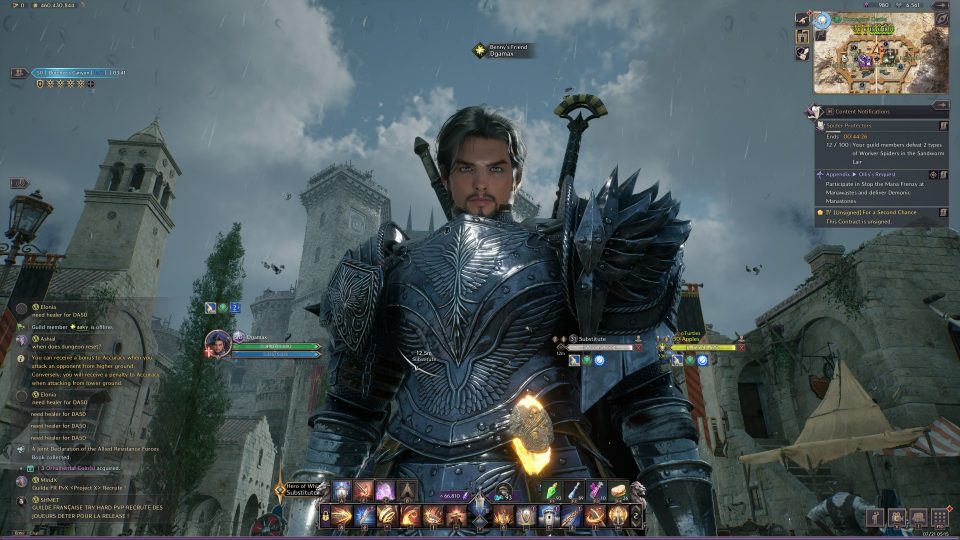Click MindX's guild recruitment chat message
960x540 pixels.
[70, 486]
